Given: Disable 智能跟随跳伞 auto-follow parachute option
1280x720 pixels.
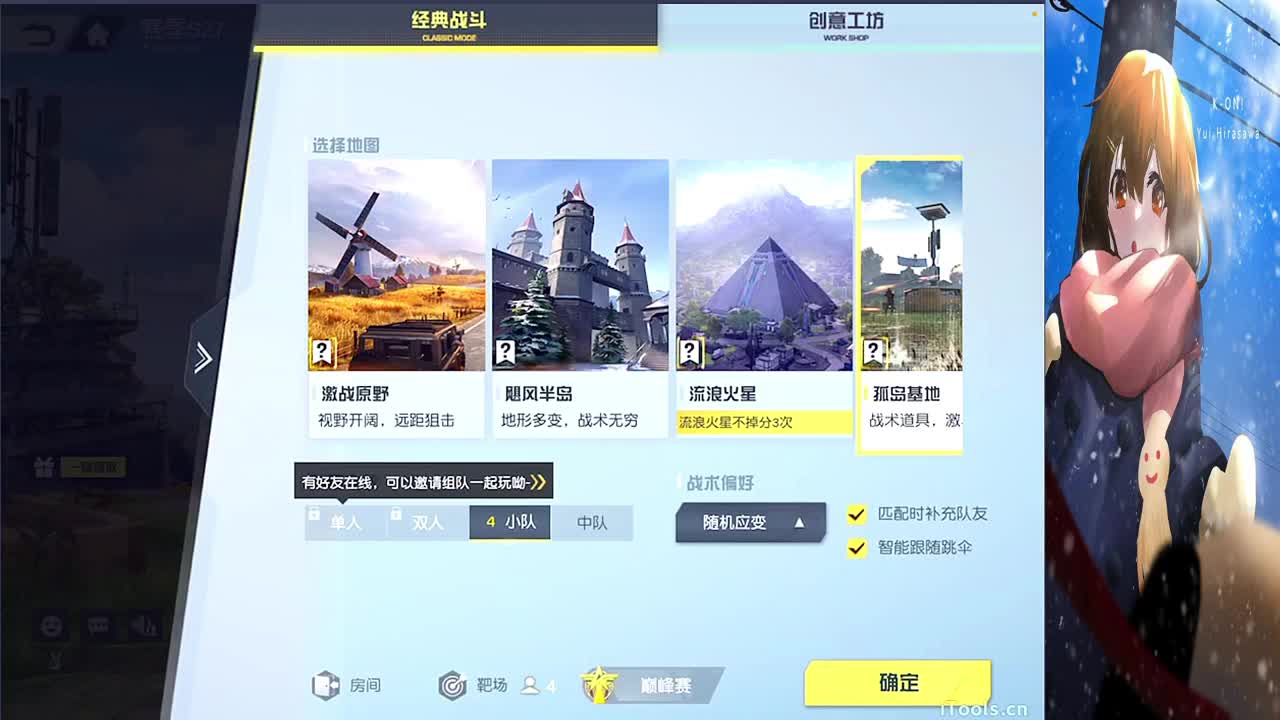Looking at the screenshot, I should click(x=855, y=548).
